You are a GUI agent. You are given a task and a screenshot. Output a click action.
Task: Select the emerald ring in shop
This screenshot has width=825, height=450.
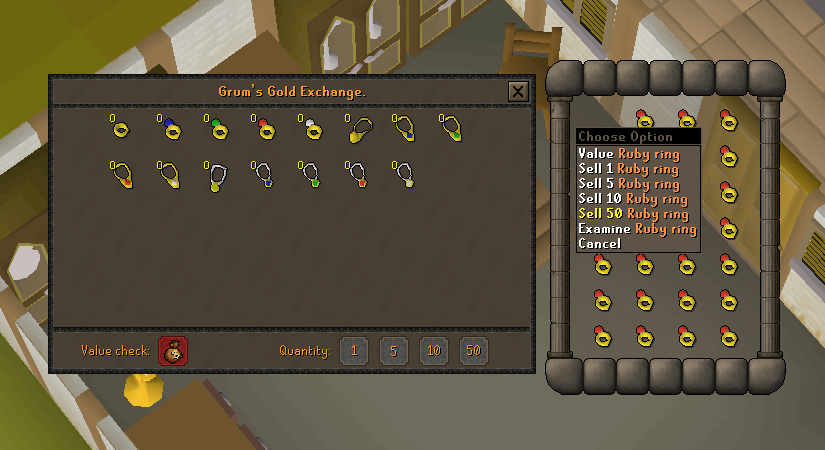point(215,129)
